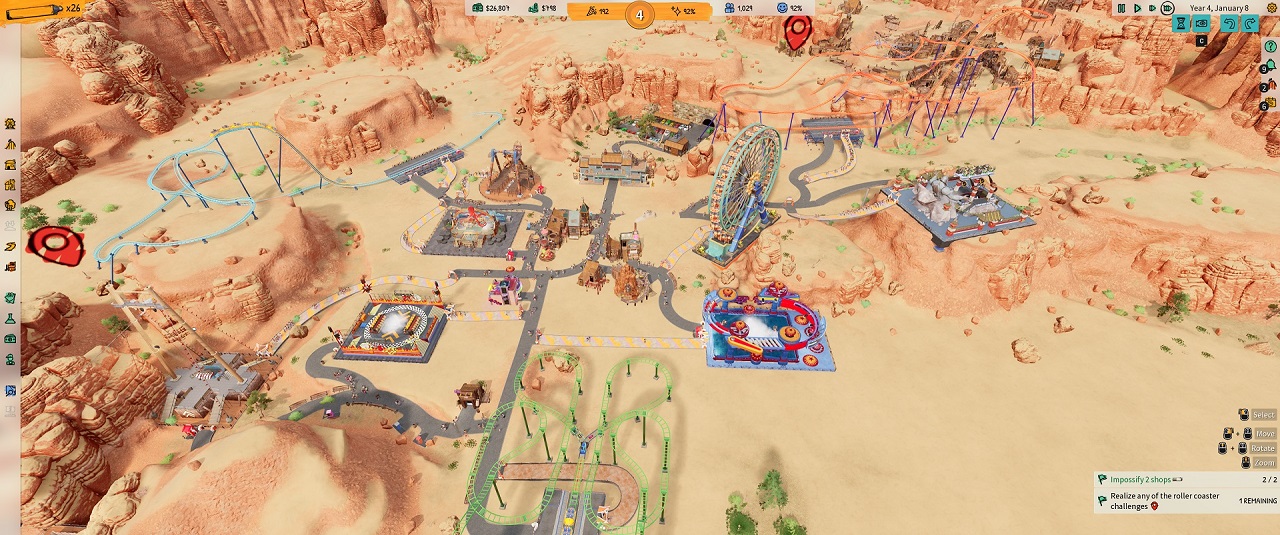Screen dimensions: 1280x535
Task: Set game to normal play speed
Action: point(1136,8)
